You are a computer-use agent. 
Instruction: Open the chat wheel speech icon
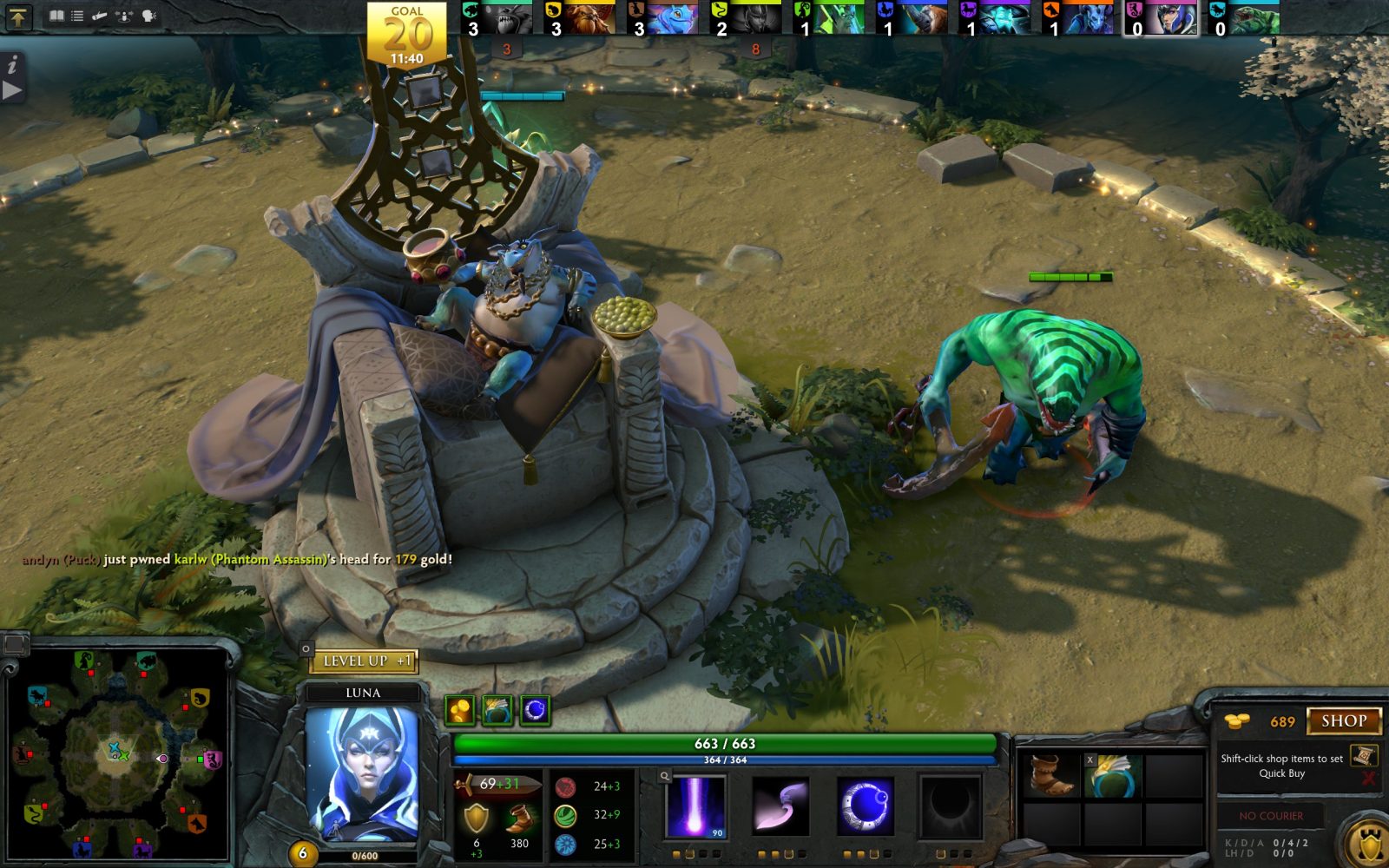(x=148, y=14)
